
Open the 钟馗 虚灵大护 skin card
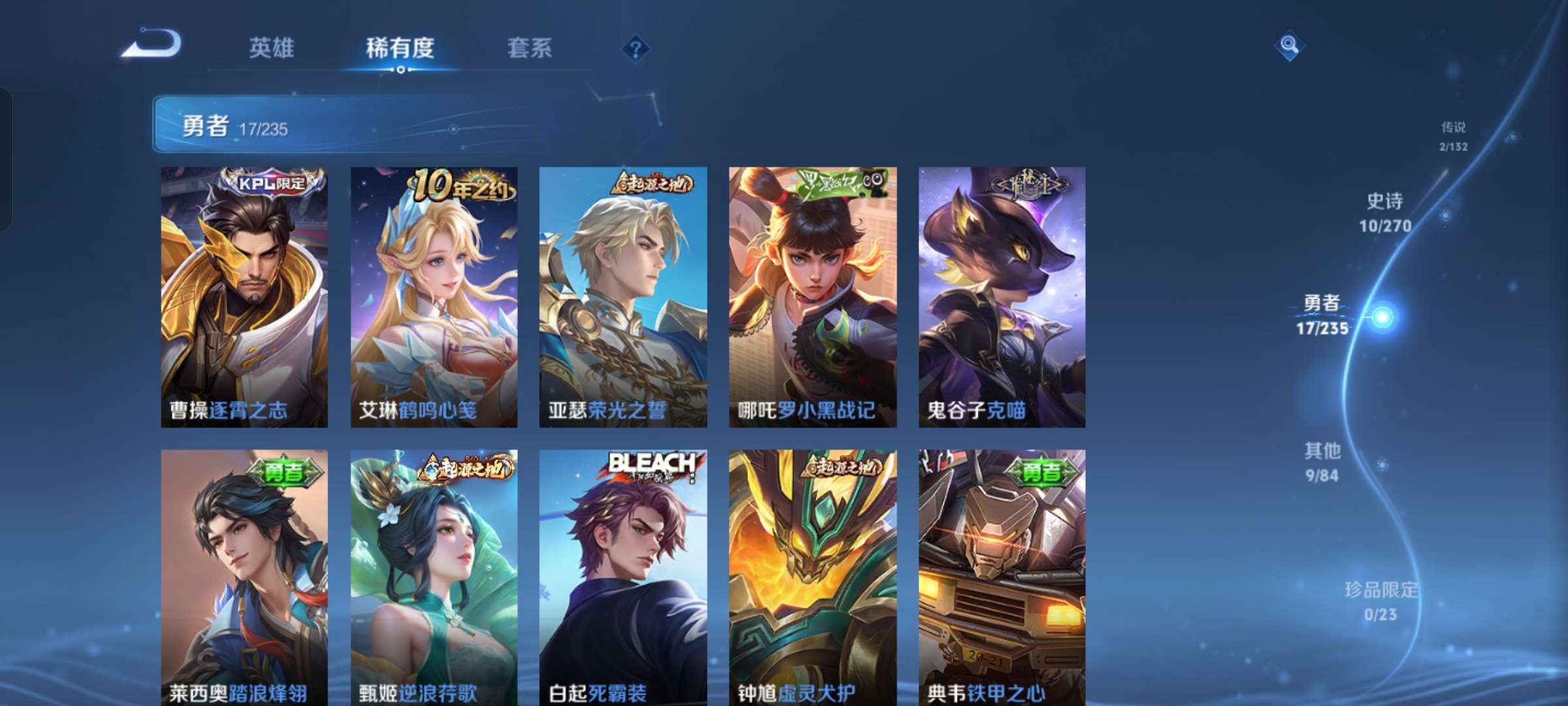813,577
